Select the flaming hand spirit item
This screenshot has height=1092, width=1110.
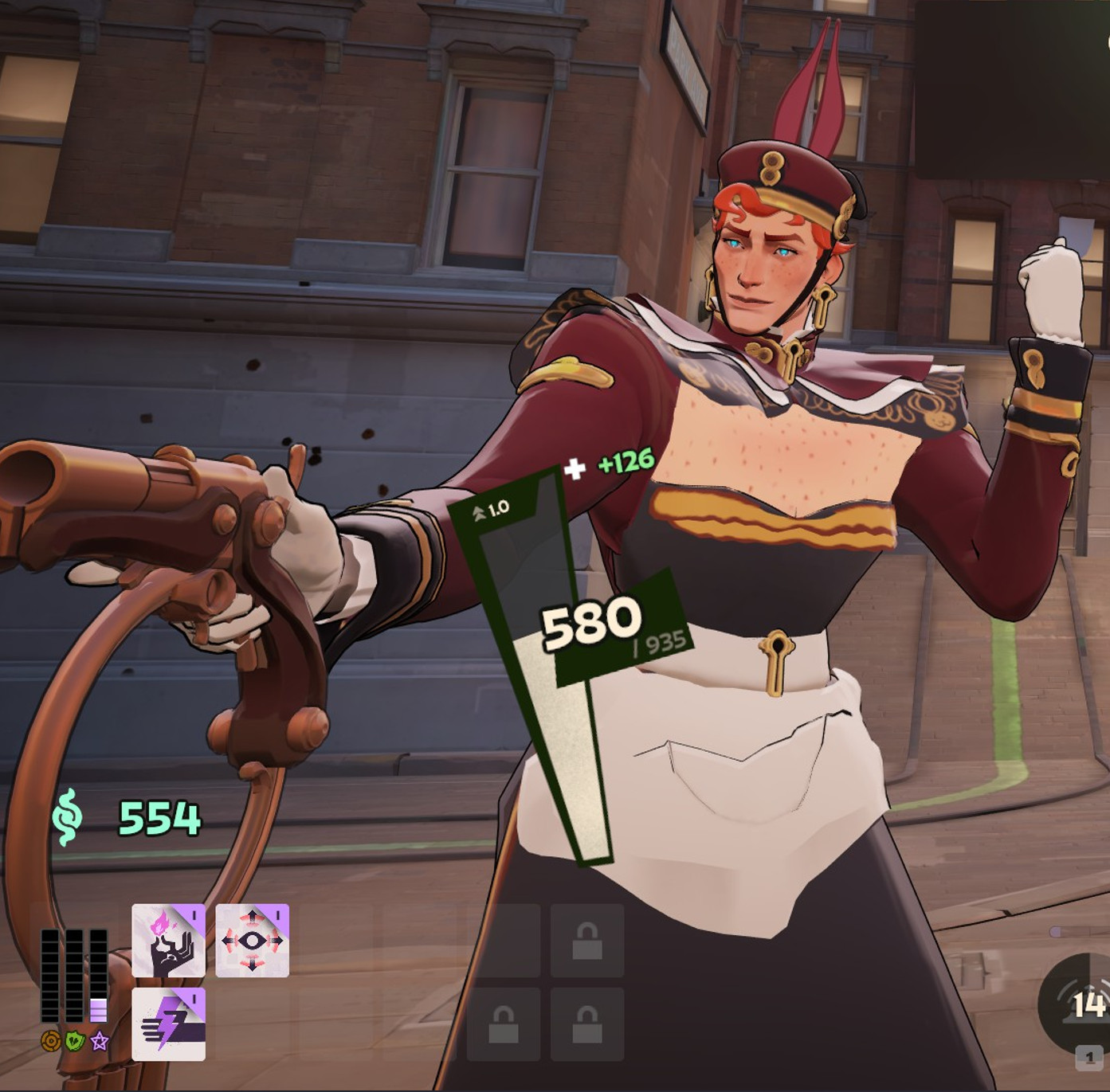click(x=168, y=941)
